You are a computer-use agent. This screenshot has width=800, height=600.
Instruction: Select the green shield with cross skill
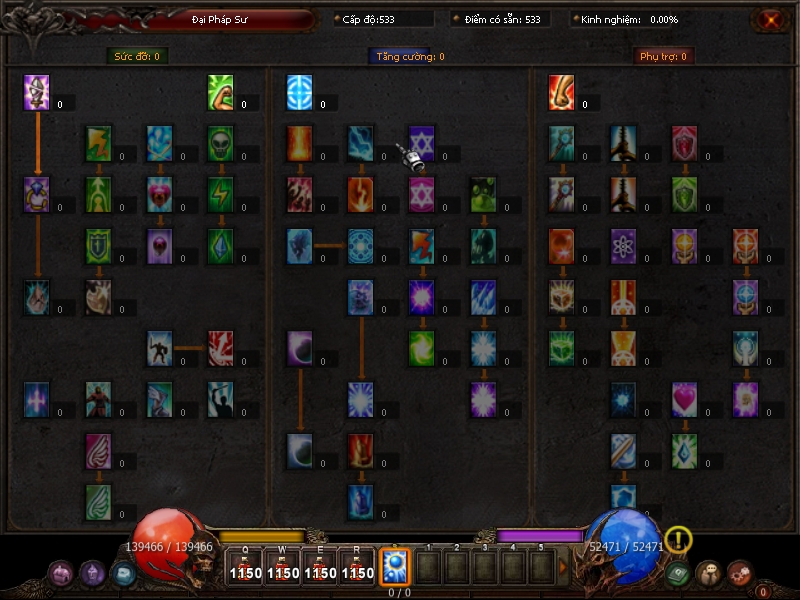(98, 246)
